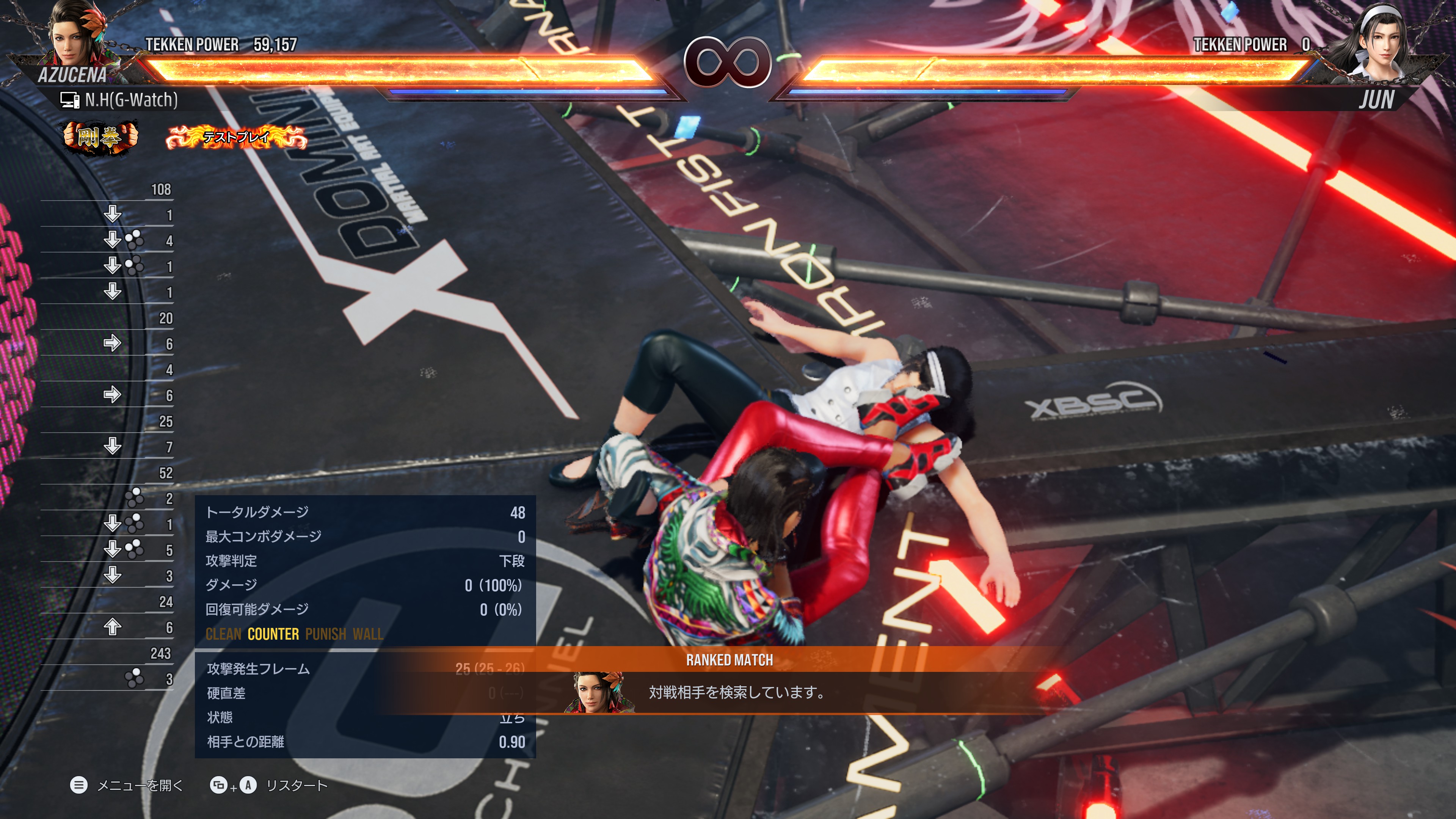Open the menu via the メニューを開く label
This screenshot has width=1456, height=819.
point(140,785)
